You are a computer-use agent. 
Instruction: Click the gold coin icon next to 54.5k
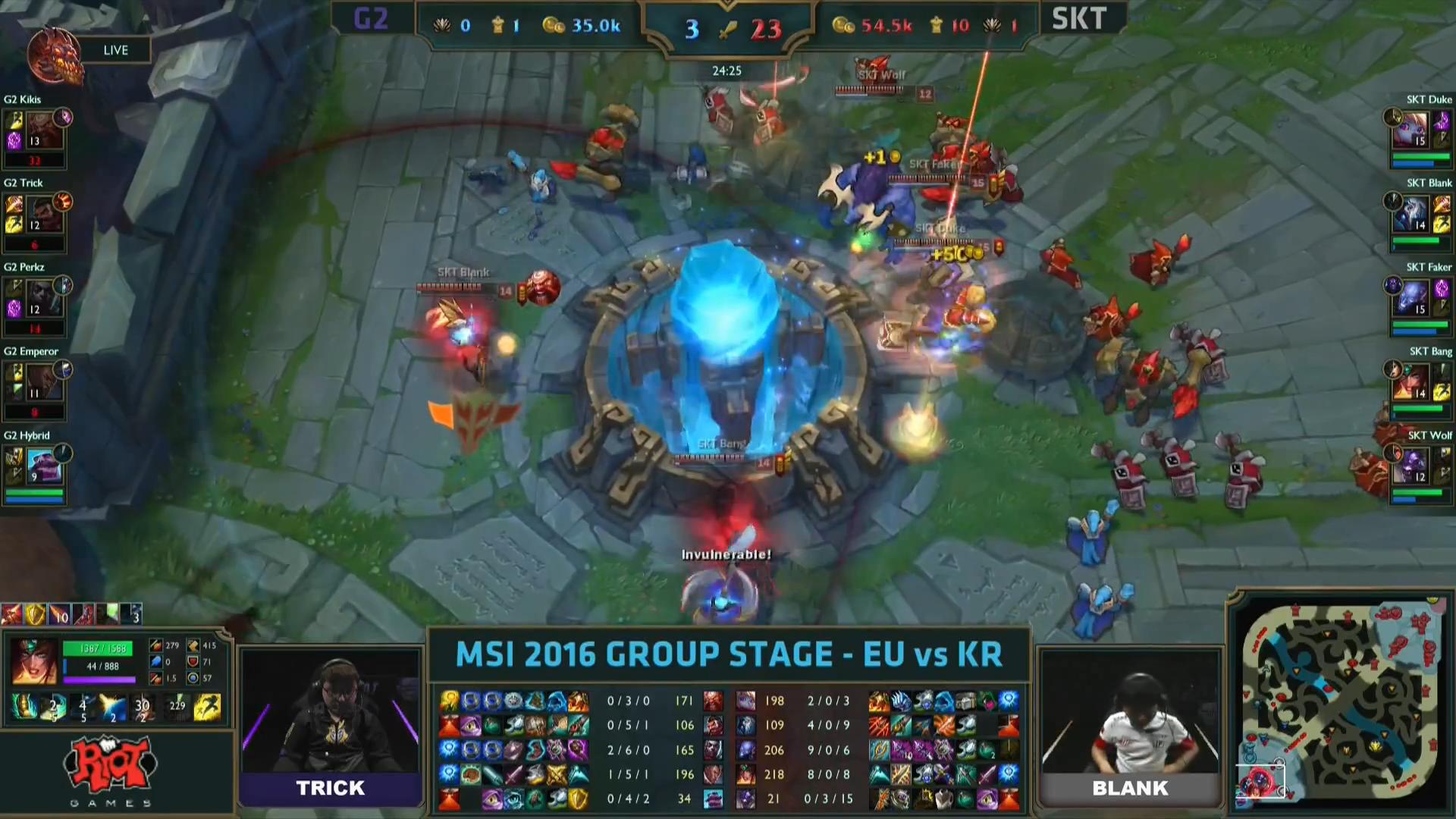coord(844,25)
